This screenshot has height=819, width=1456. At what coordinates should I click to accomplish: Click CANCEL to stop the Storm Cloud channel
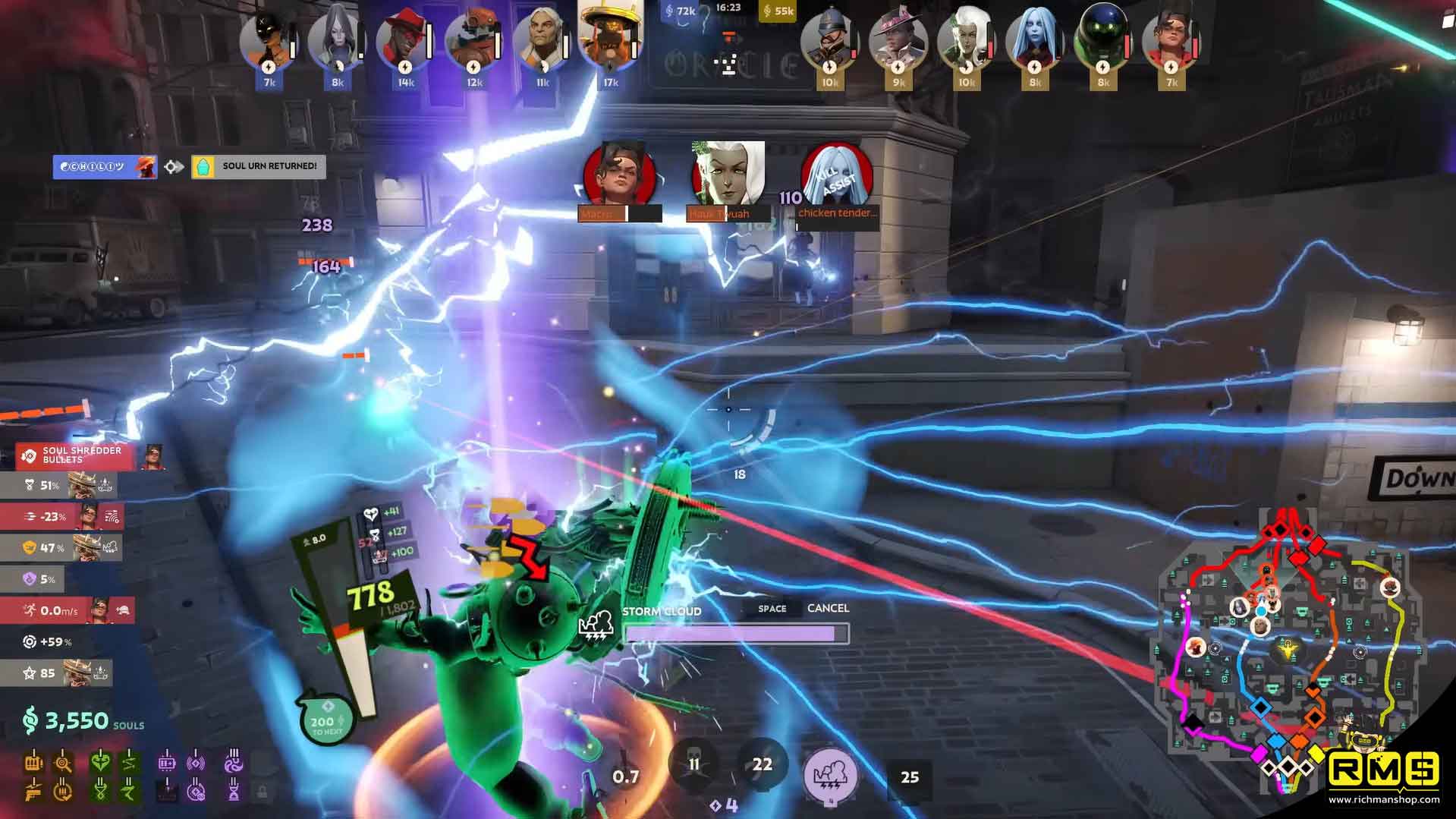click(x=829, y=608)
